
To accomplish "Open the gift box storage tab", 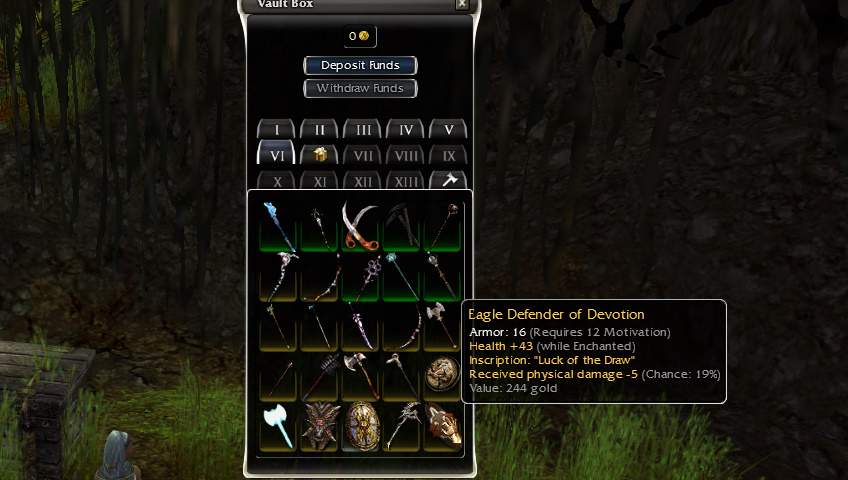I will (x=319, y=155).
